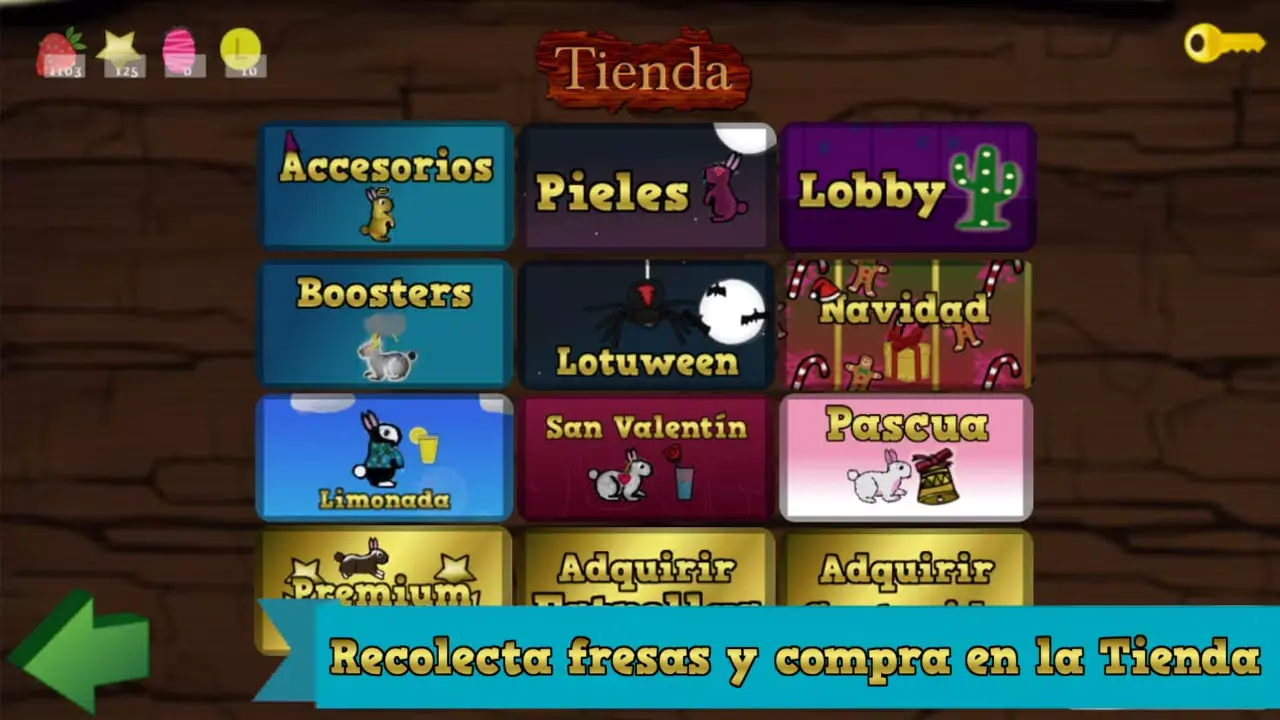
Task: Click the cactus on the Lobby tile
Action: [x=984, y=190]
